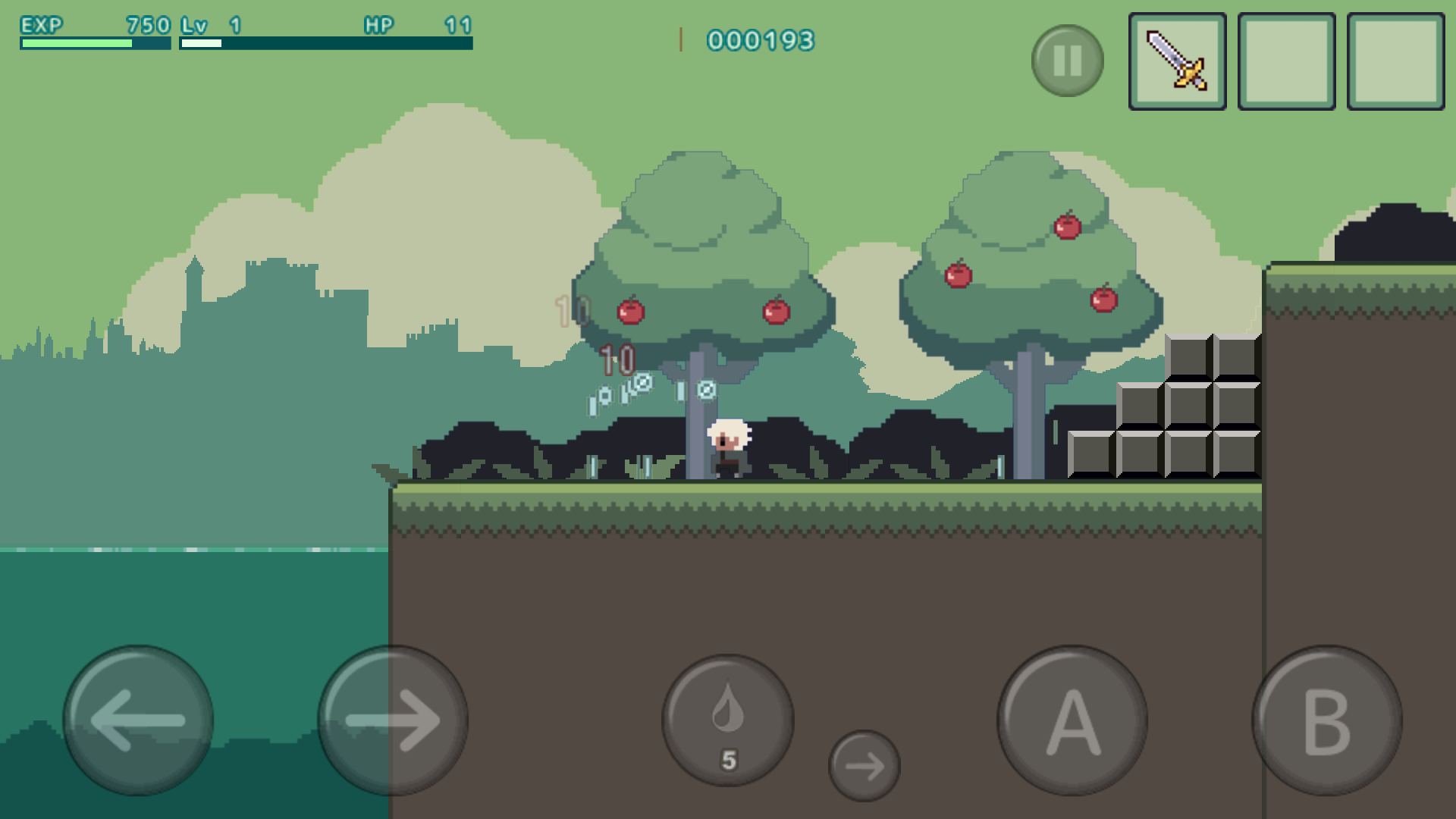This screenshot has width=1456, height=819.
Task: Tap the small right arrow dash button
Action: tap(864, 766)
